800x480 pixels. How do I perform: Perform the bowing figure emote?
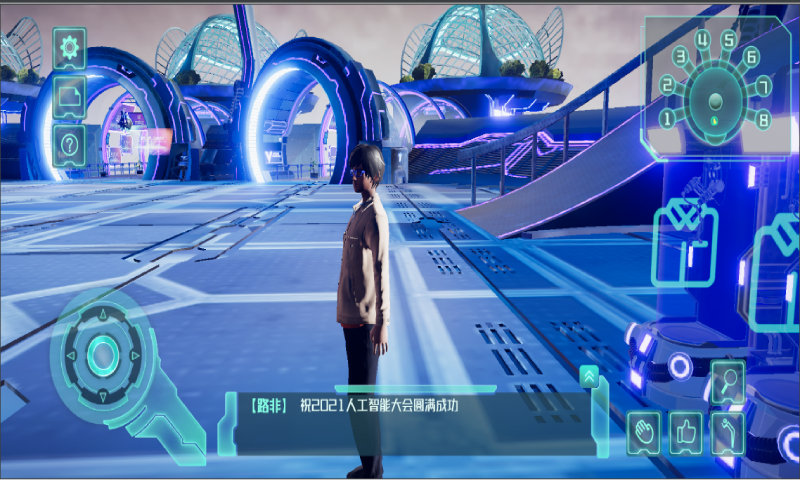coord(728,432)
